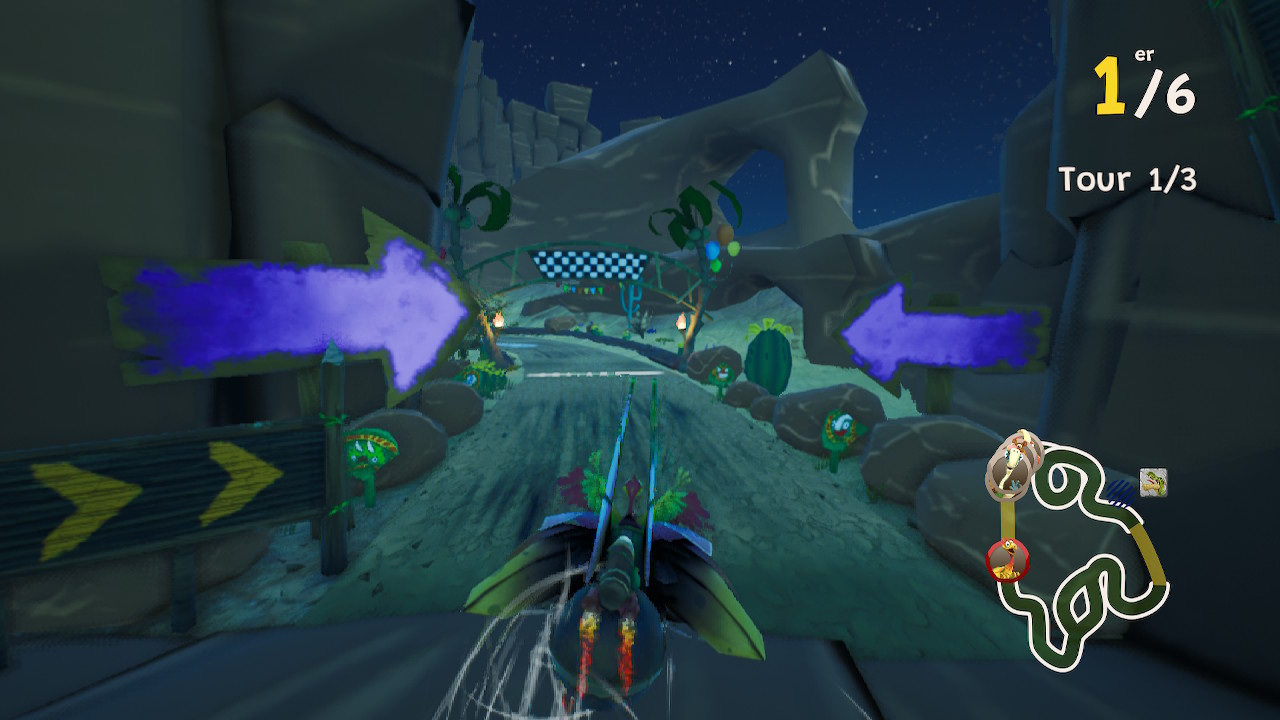The height and width of the screenshot is (720, 1280).
Task: Select the square crocodile icon beside the track
Action: point(1153,483)
